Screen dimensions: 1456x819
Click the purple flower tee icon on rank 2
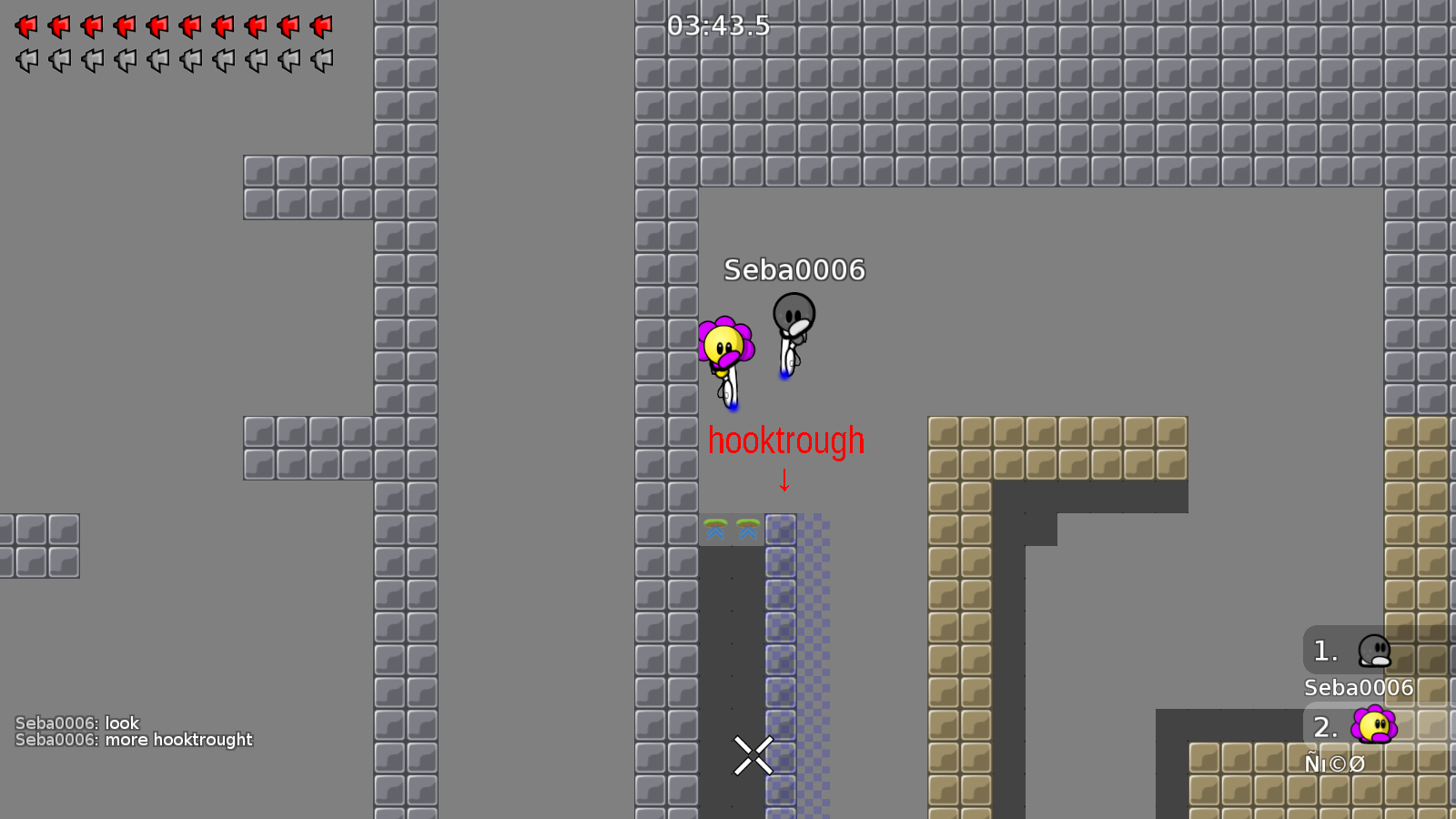pyautogui.click(x=1374, y=726)
